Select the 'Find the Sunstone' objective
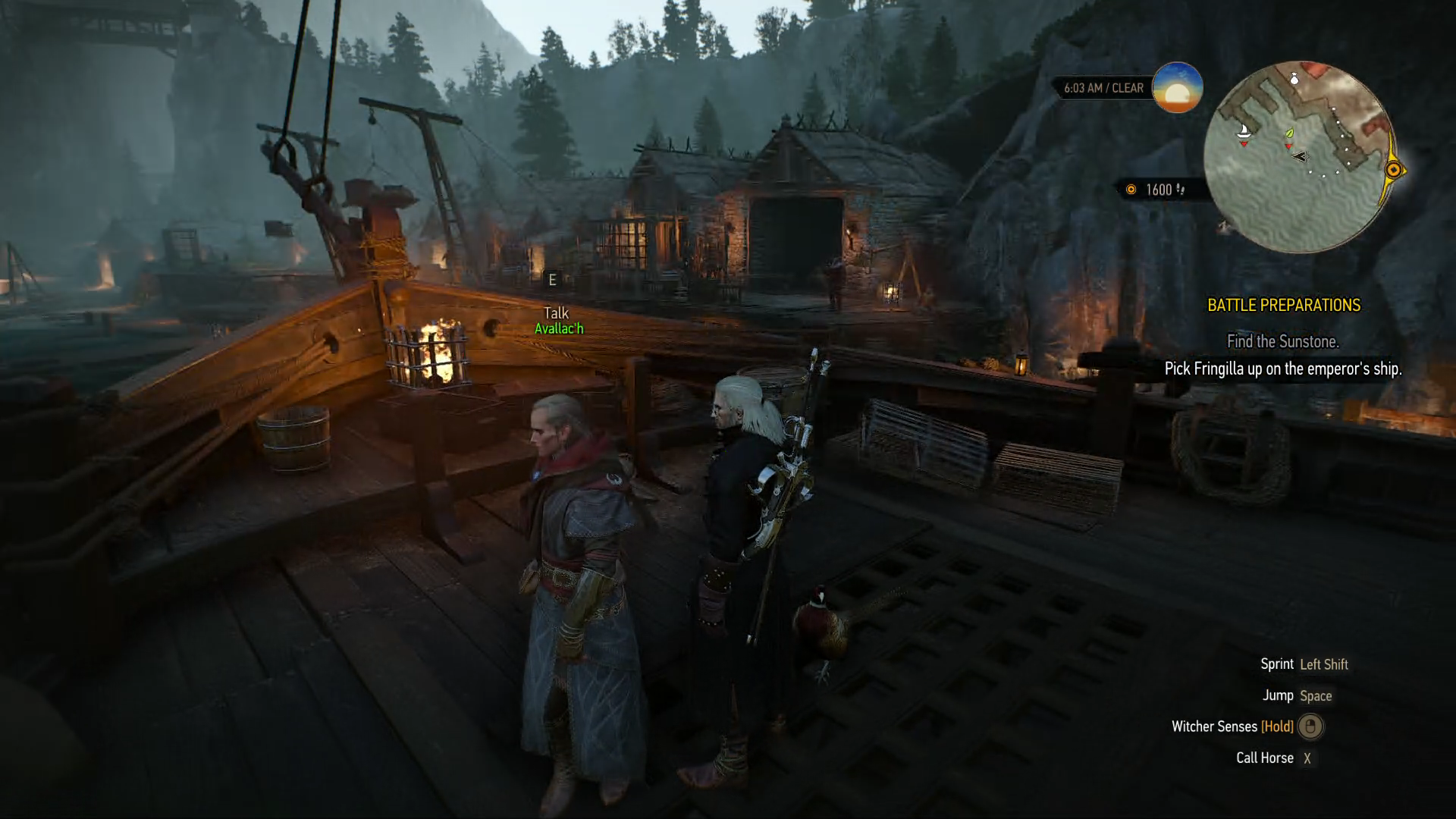Screen dimensions: 1456x819 [x=1282, y=342]
